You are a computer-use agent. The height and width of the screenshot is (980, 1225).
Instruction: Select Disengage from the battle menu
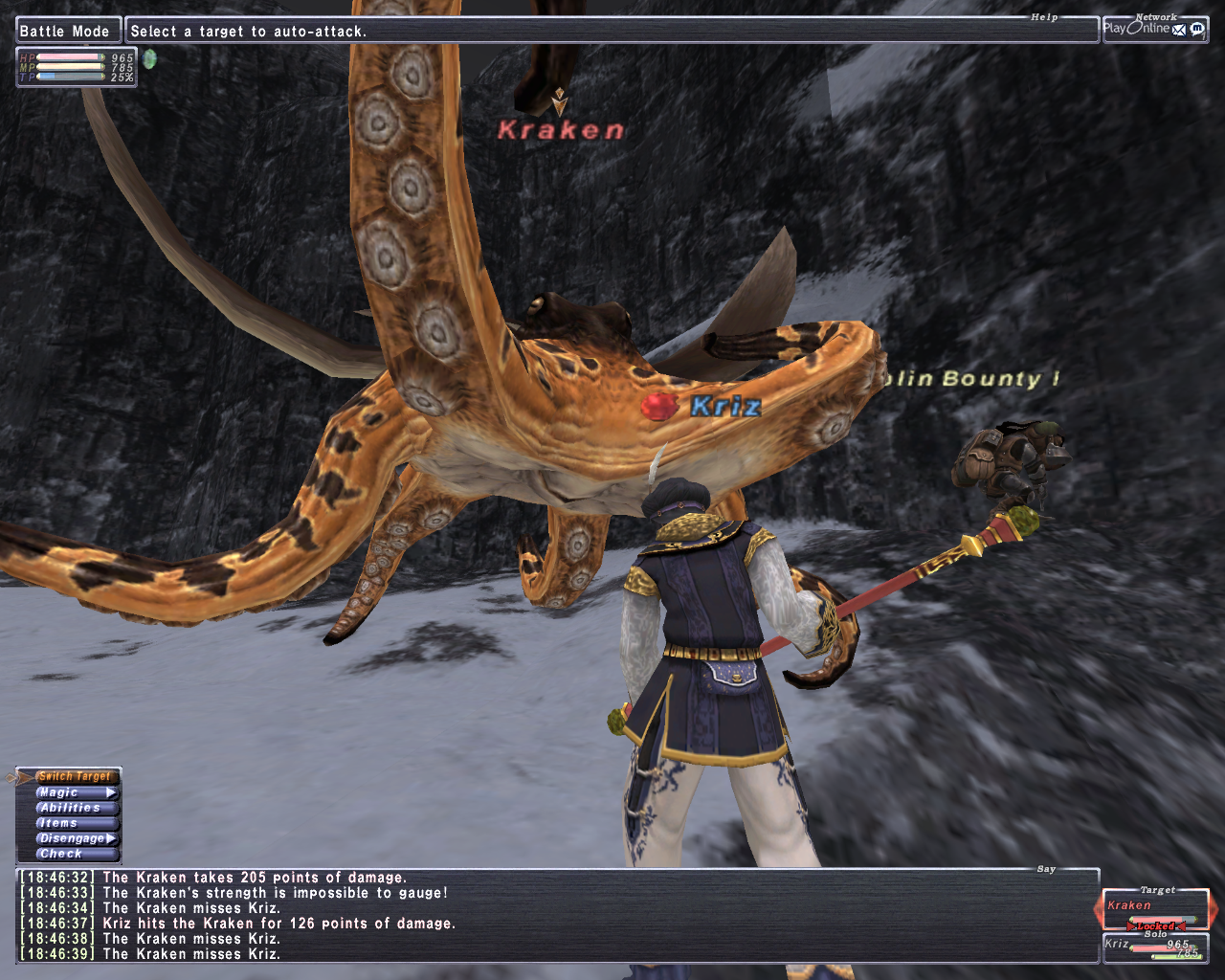tap(75, 838)
